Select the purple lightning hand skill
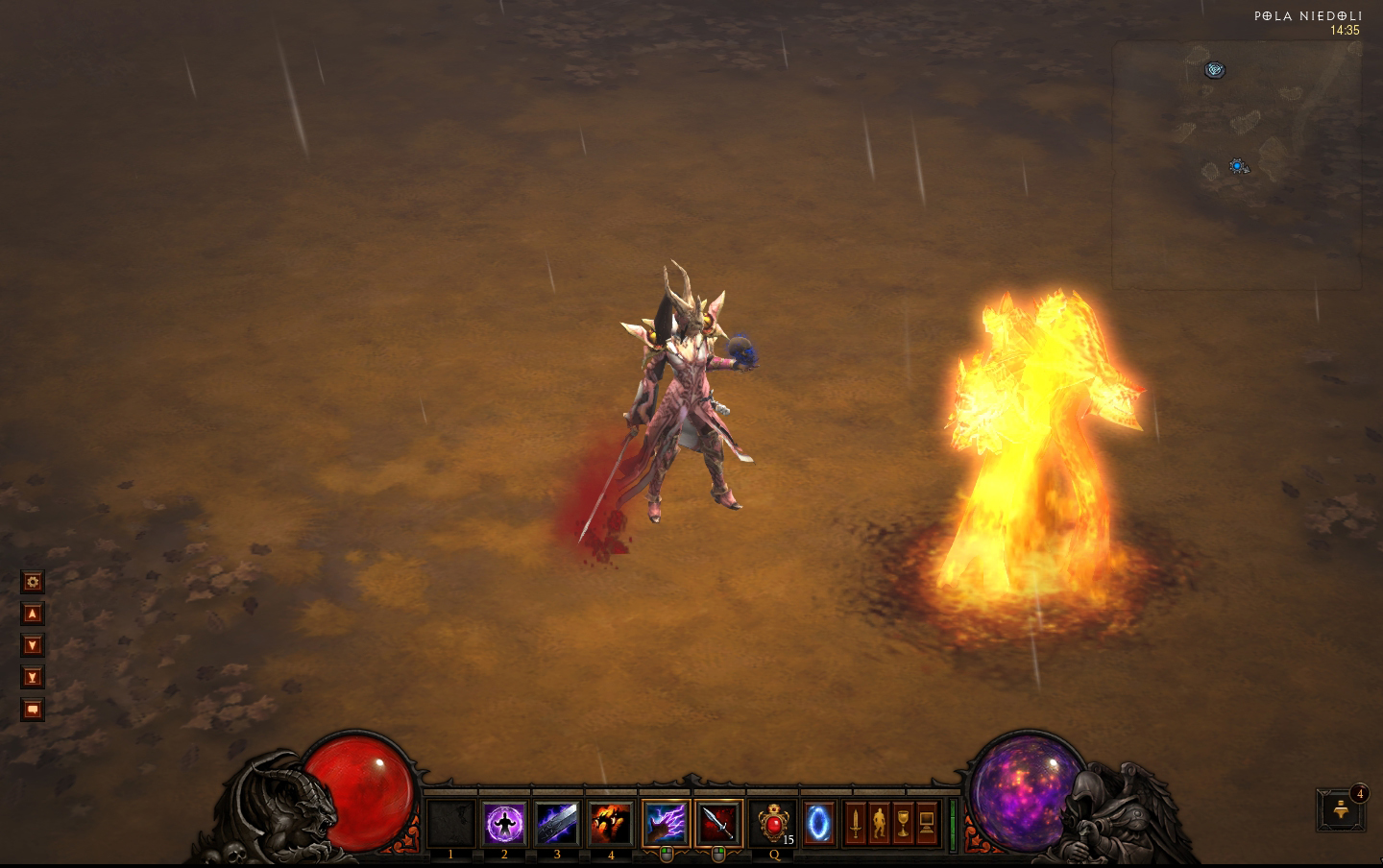 (x=666, y=824)
